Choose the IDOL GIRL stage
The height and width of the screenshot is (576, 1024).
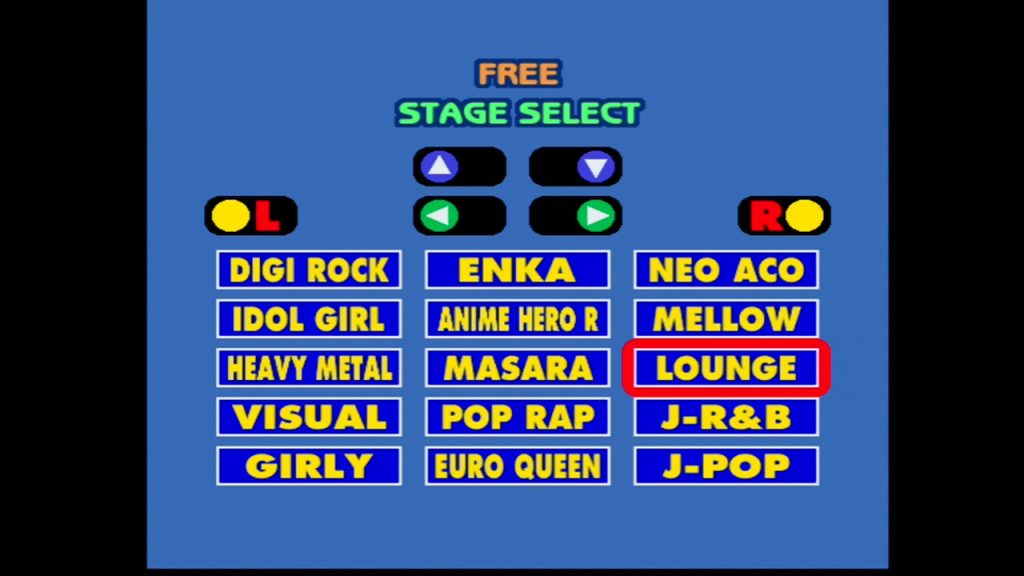click(309, 319)
